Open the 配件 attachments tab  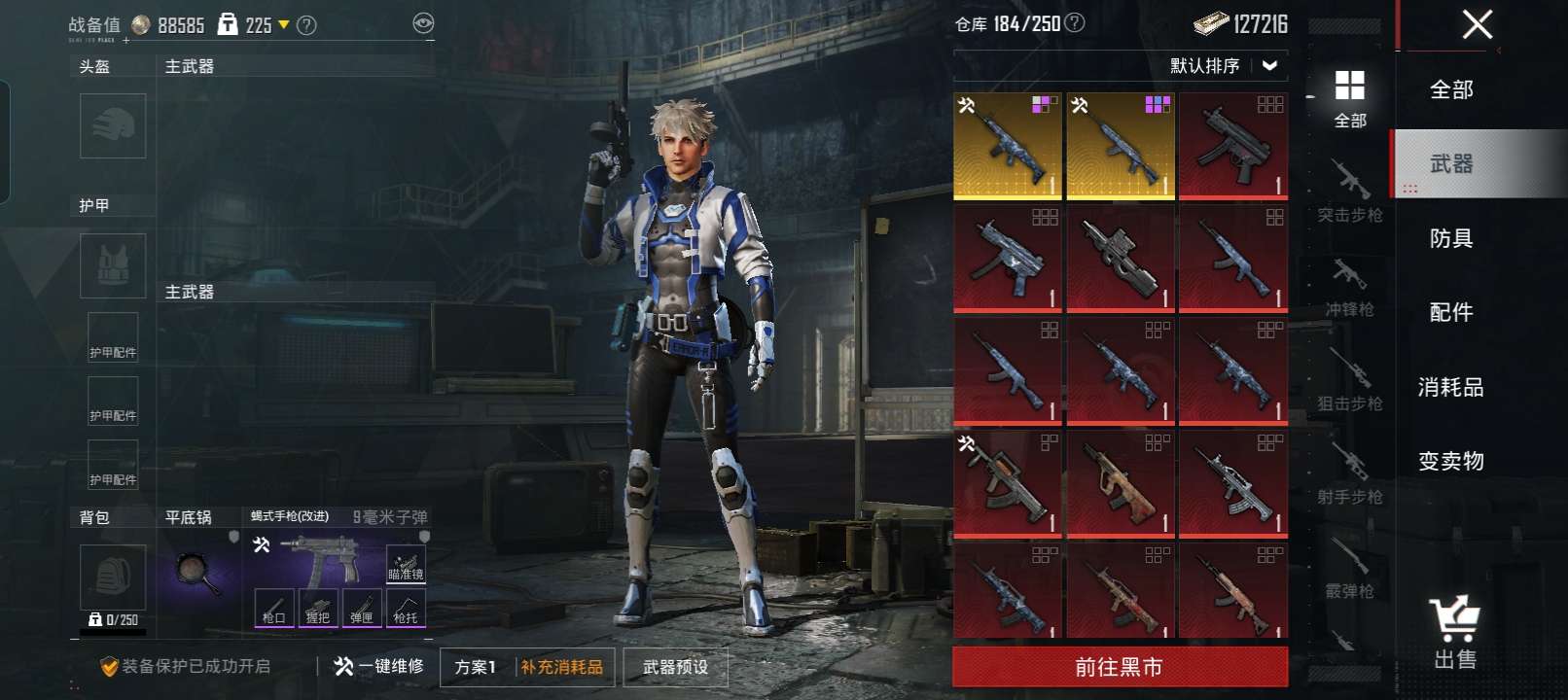click(1450, 313)
